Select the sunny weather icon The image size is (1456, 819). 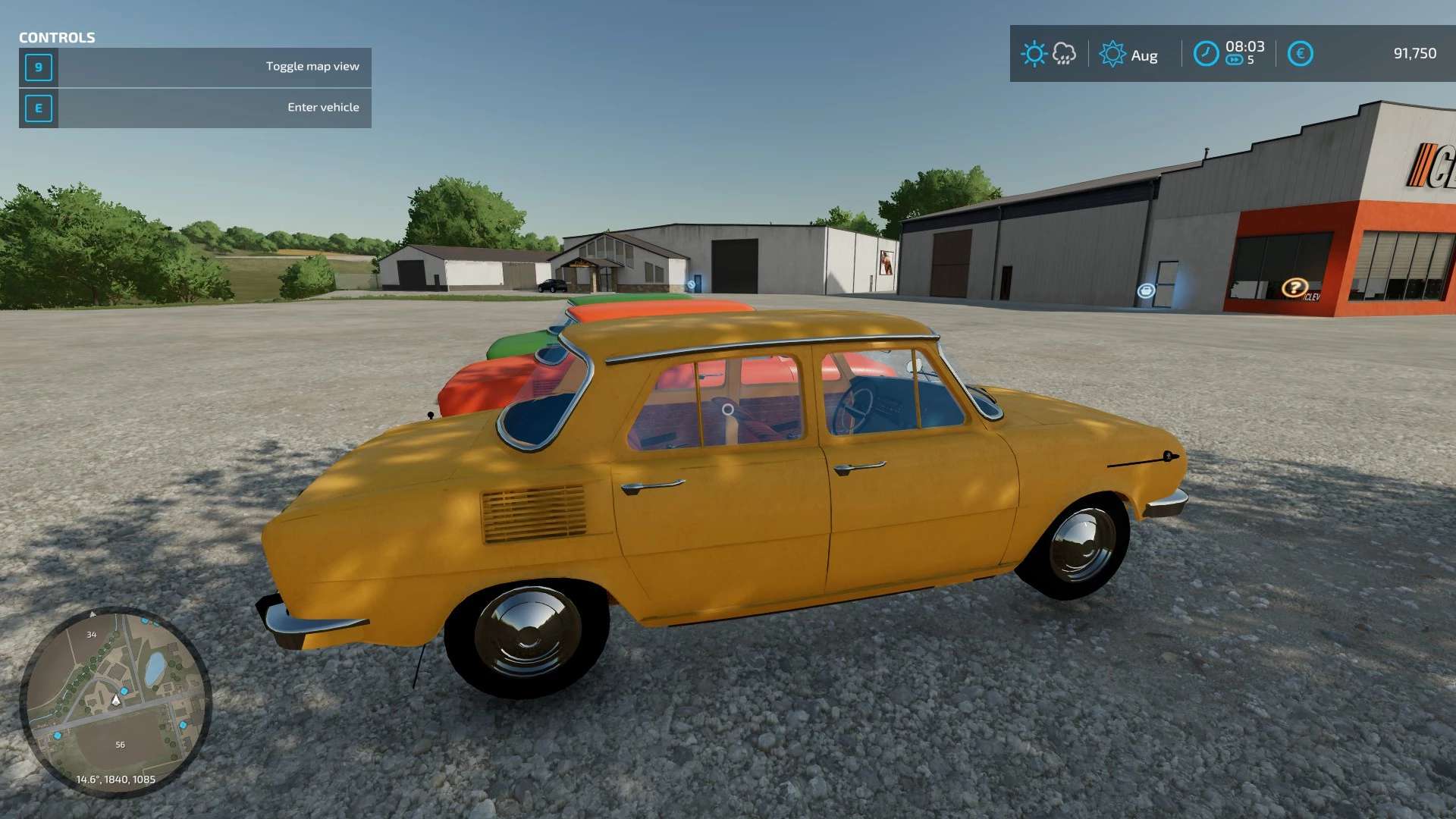point(1034,54)
